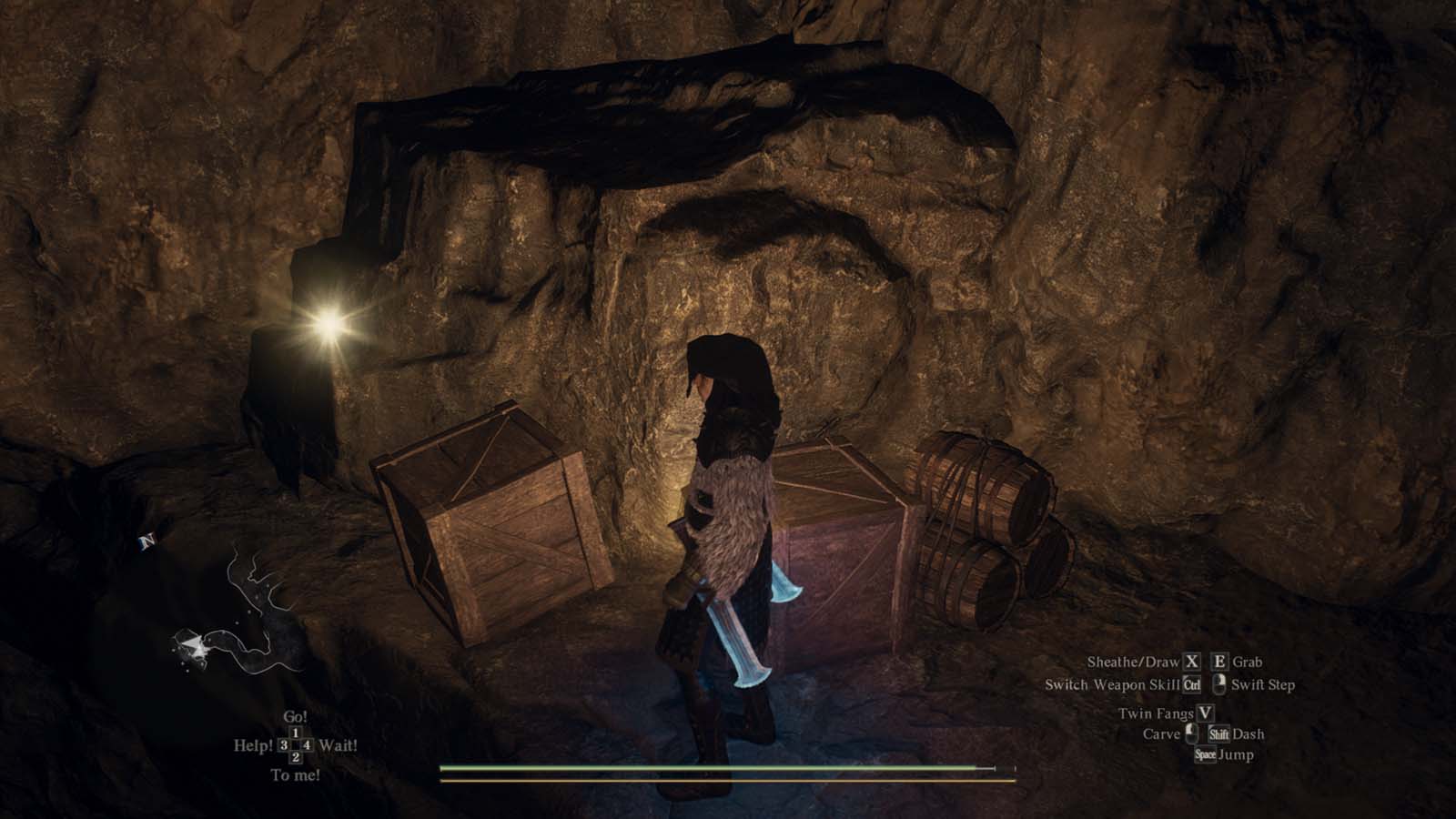Click the Space key icon for Jump

[x=1206, y=754]
